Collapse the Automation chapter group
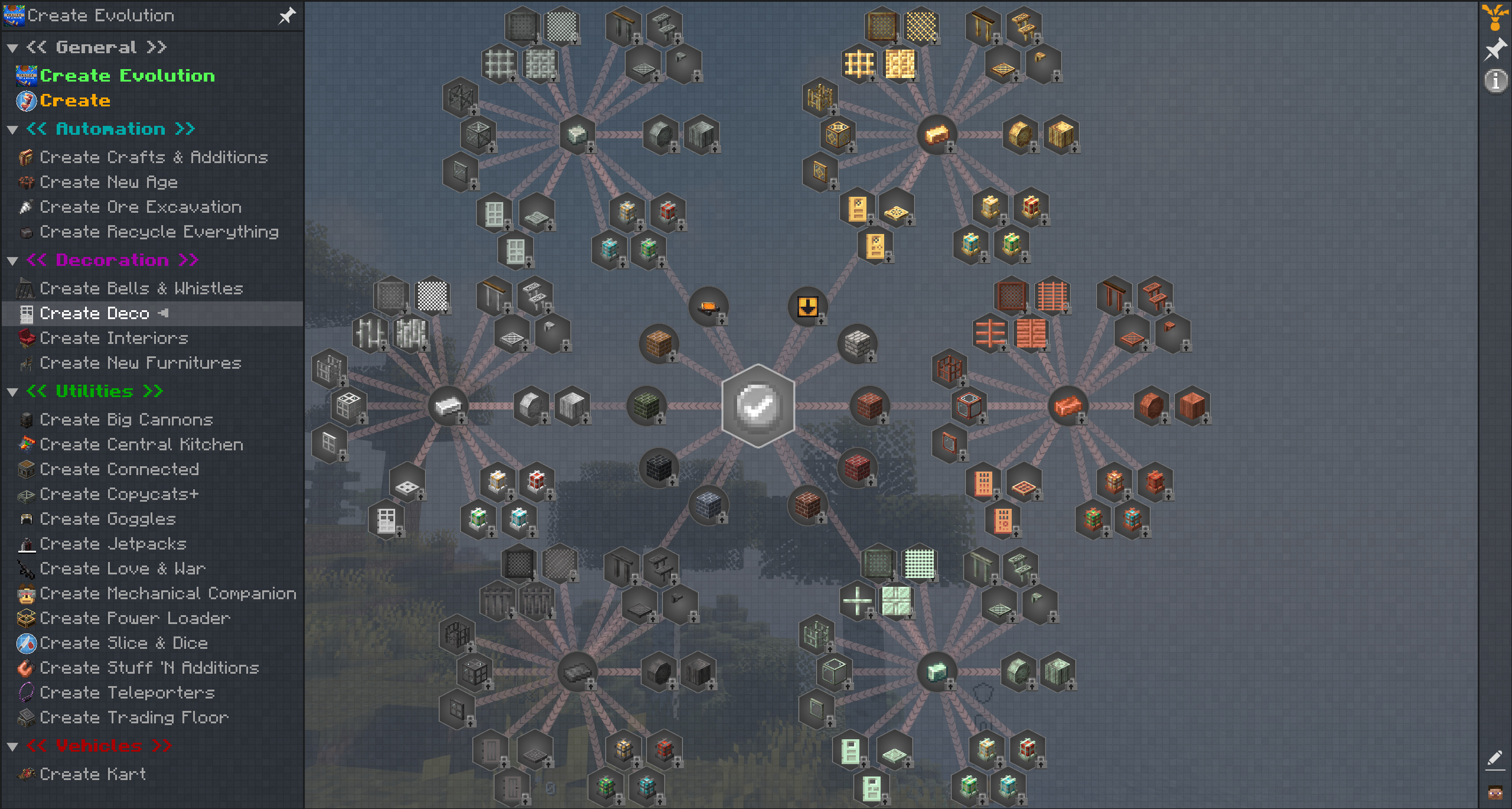Viewport: 1512px width, 809px height. pos(12,129)
